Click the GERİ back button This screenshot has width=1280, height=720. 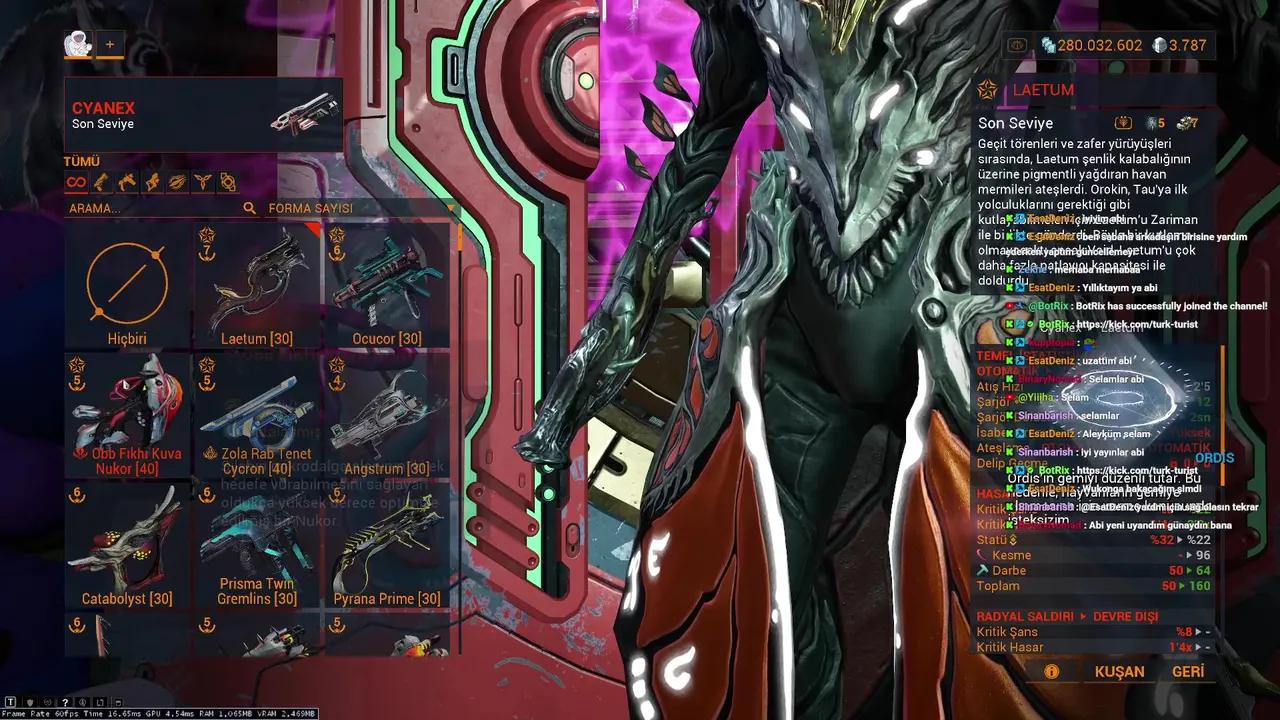(1188, 671)
